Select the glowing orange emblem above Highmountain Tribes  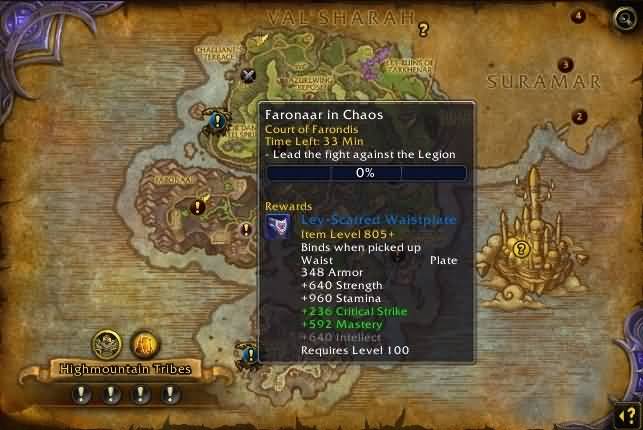click(144, 344)
